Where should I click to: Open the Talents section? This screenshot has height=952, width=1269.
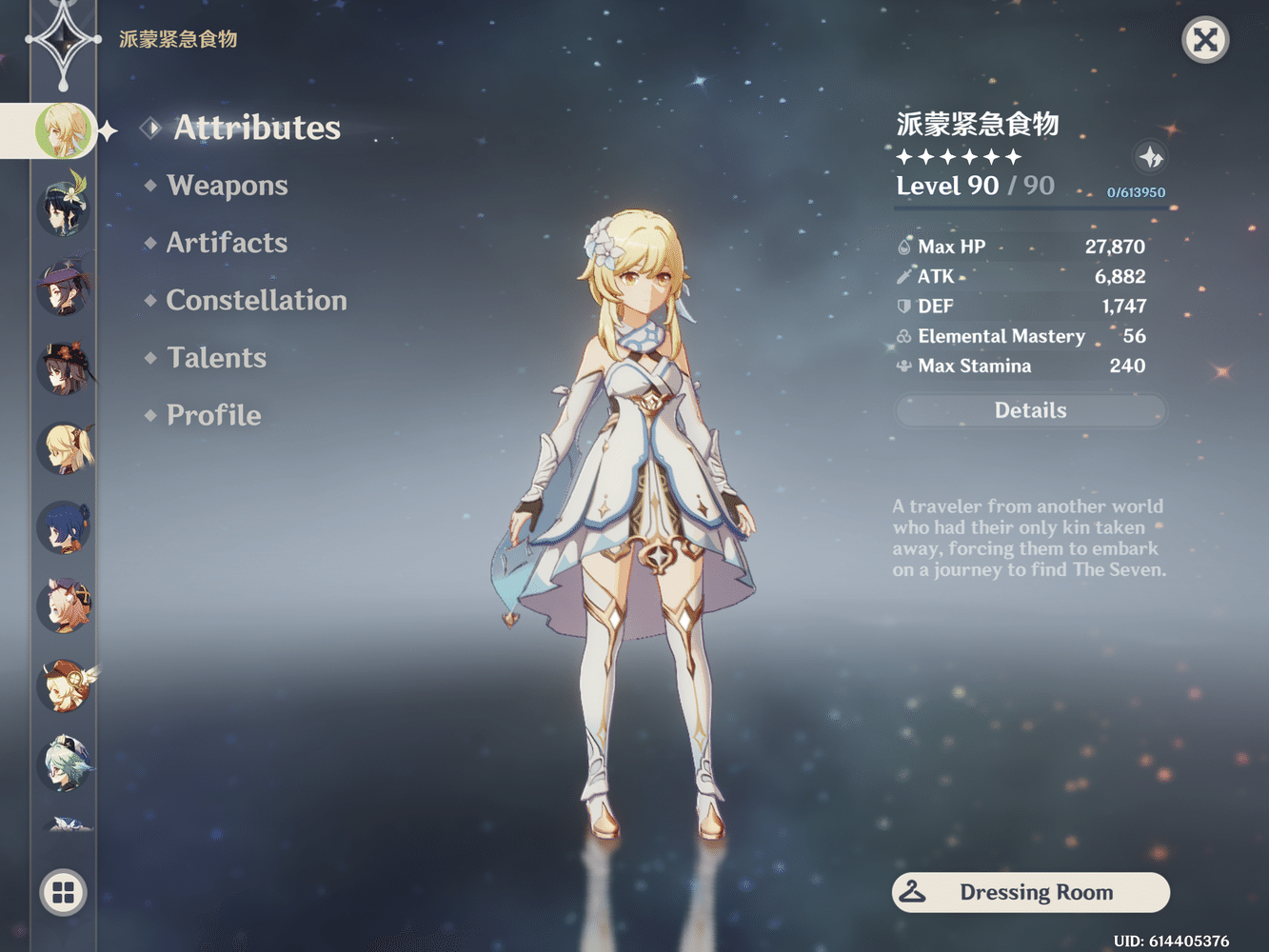(216, 358)
